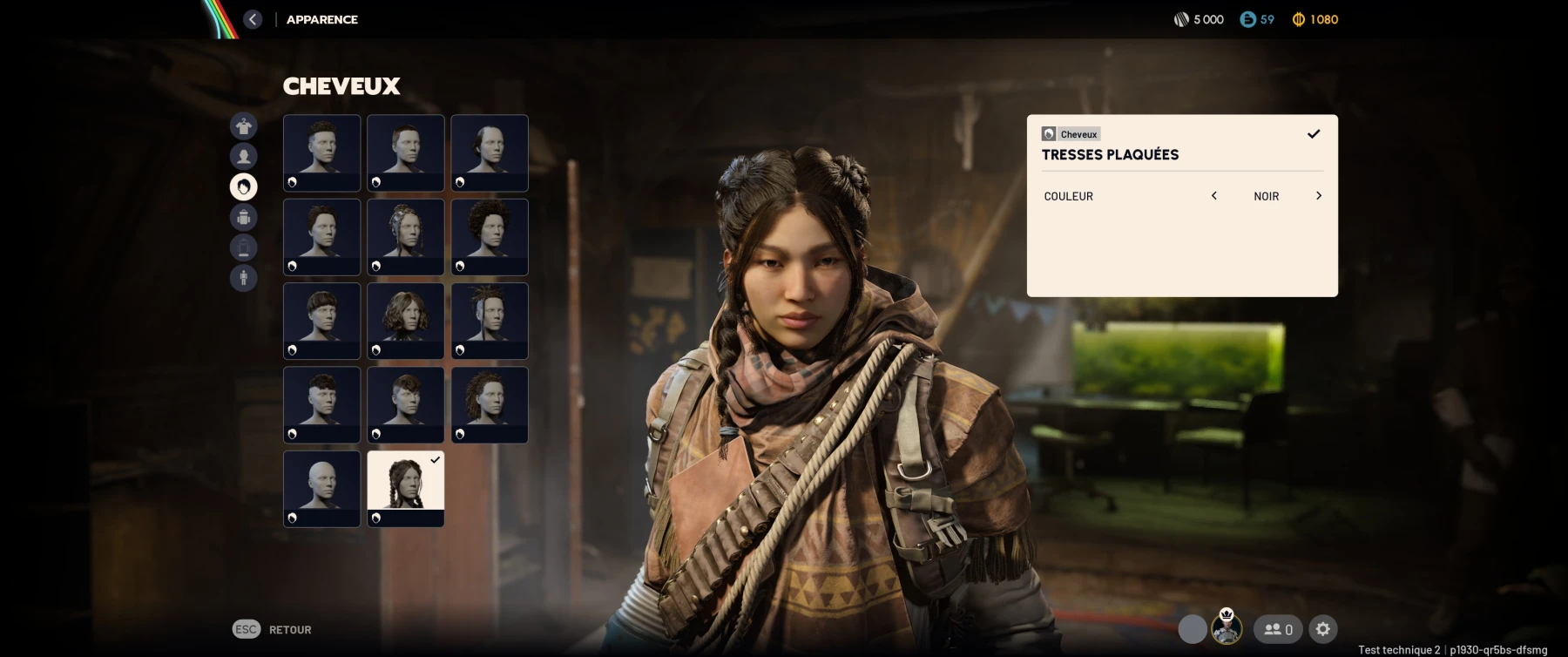Viewport: 1568px width, 657px height.
Task: Open the clothing category with the shirt icon
Action: (x=244, y=126)
